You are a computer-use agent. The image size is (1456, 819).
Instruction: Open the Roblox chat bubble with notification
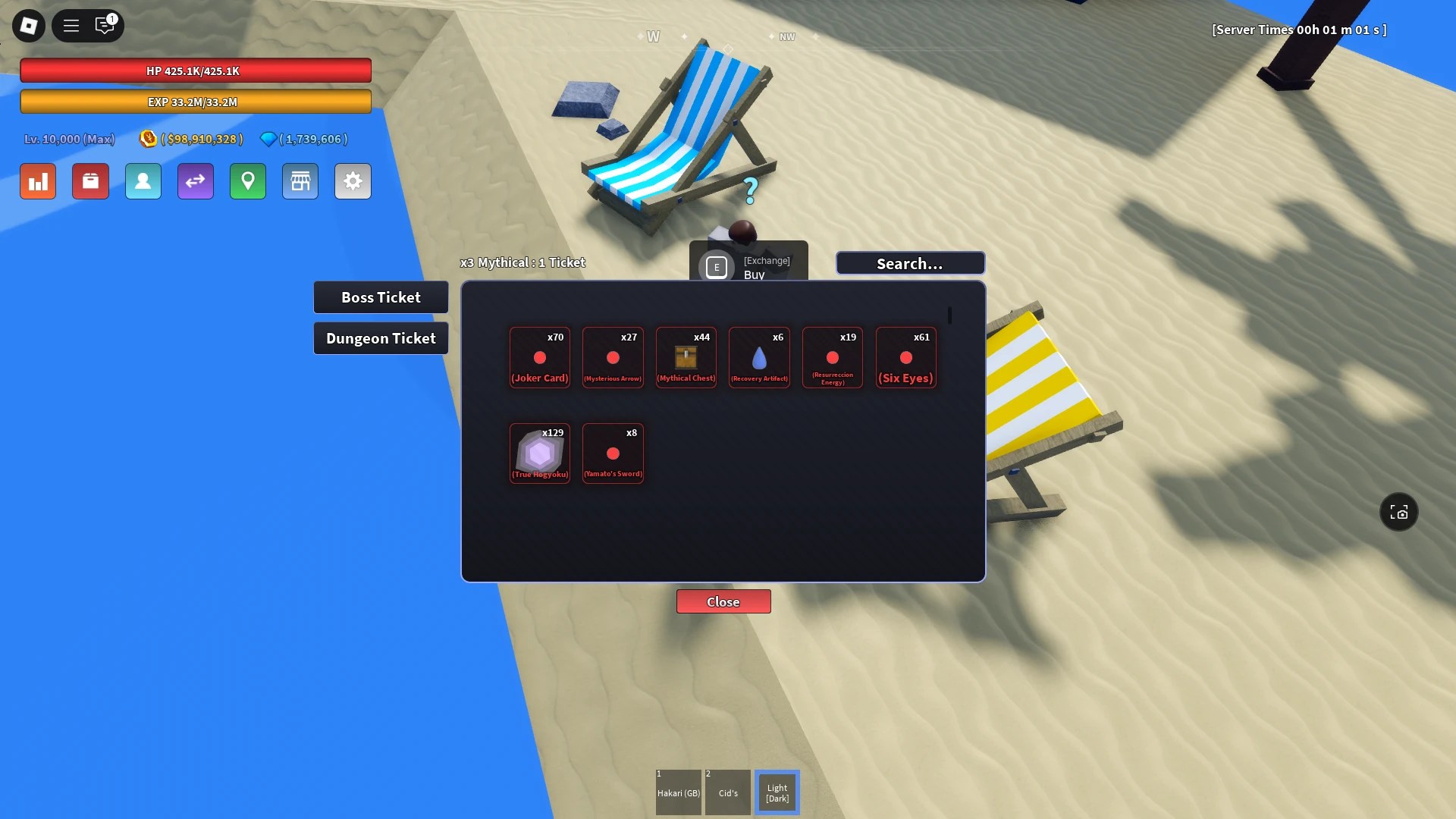(105, 25)
